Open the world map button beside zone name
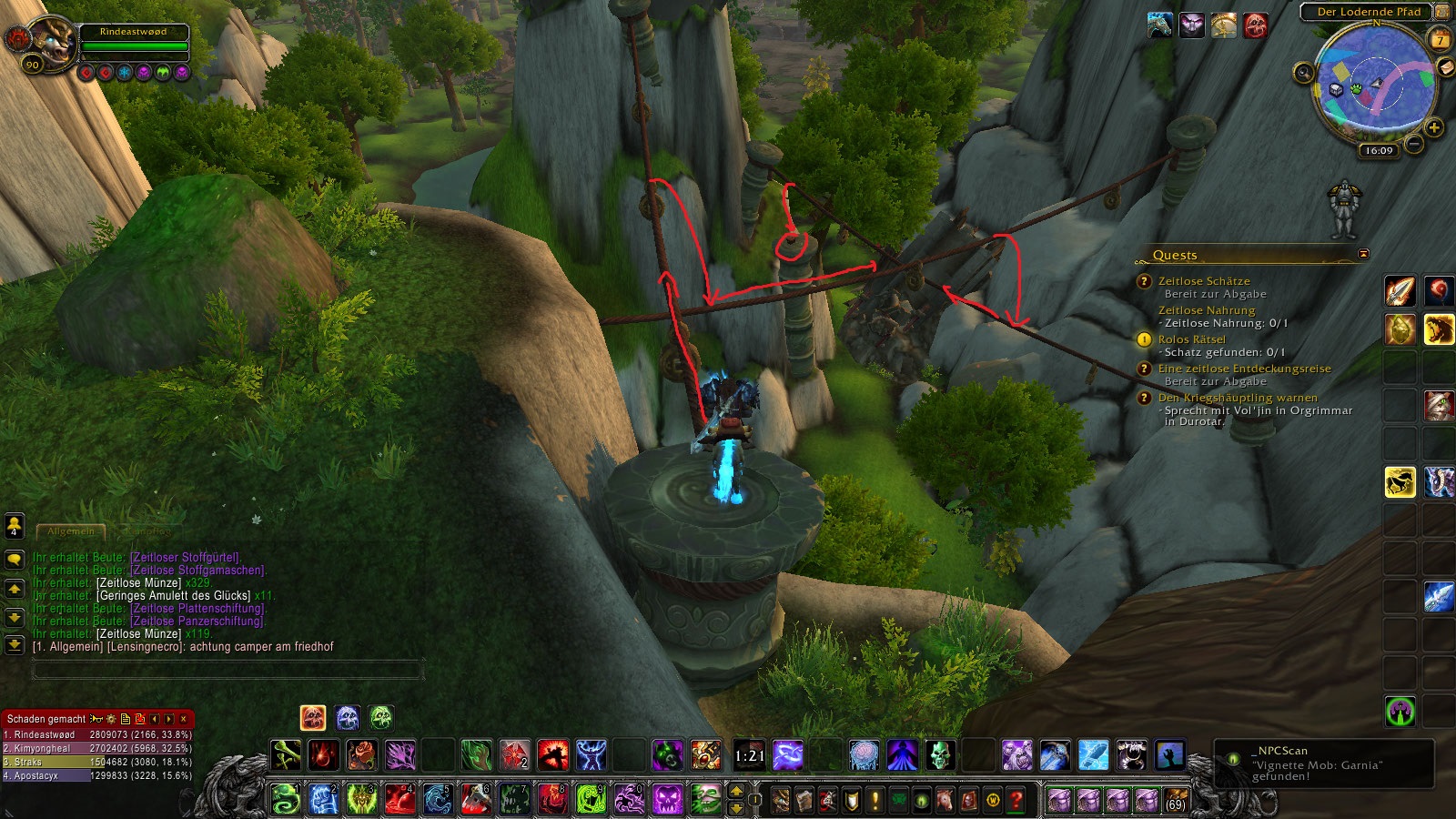The width and height of the screenshot is (1456, 819). coord(1442,12)
